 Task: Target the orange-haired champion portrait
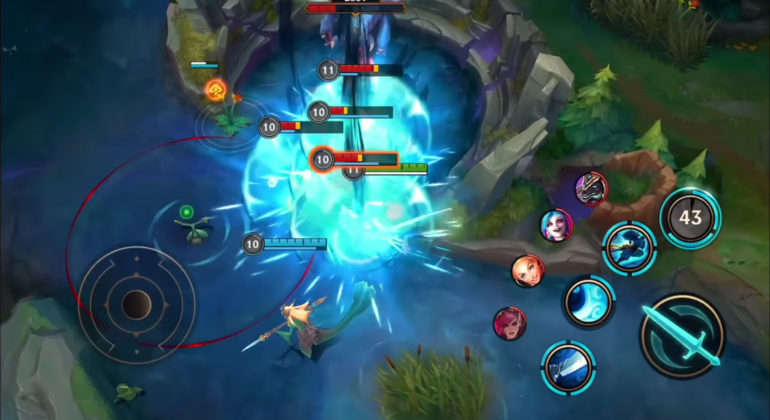tap(527, 270)
